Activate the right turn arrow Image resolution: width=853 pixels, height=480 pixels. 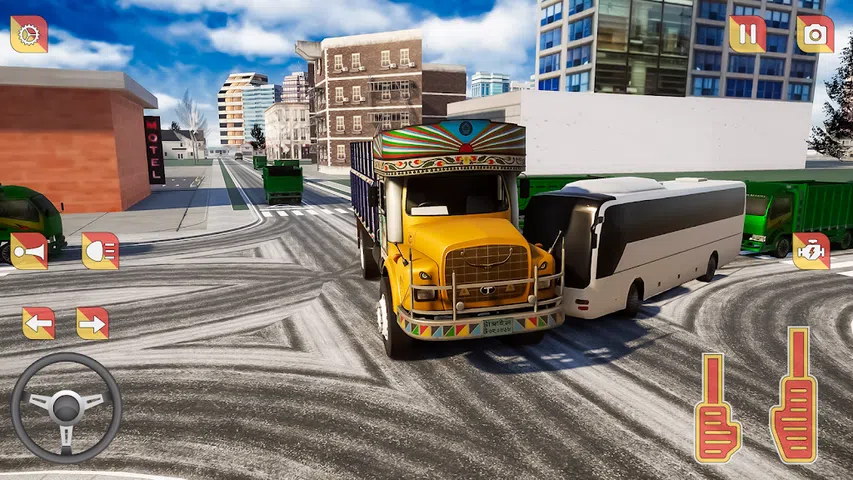(93, 323)
